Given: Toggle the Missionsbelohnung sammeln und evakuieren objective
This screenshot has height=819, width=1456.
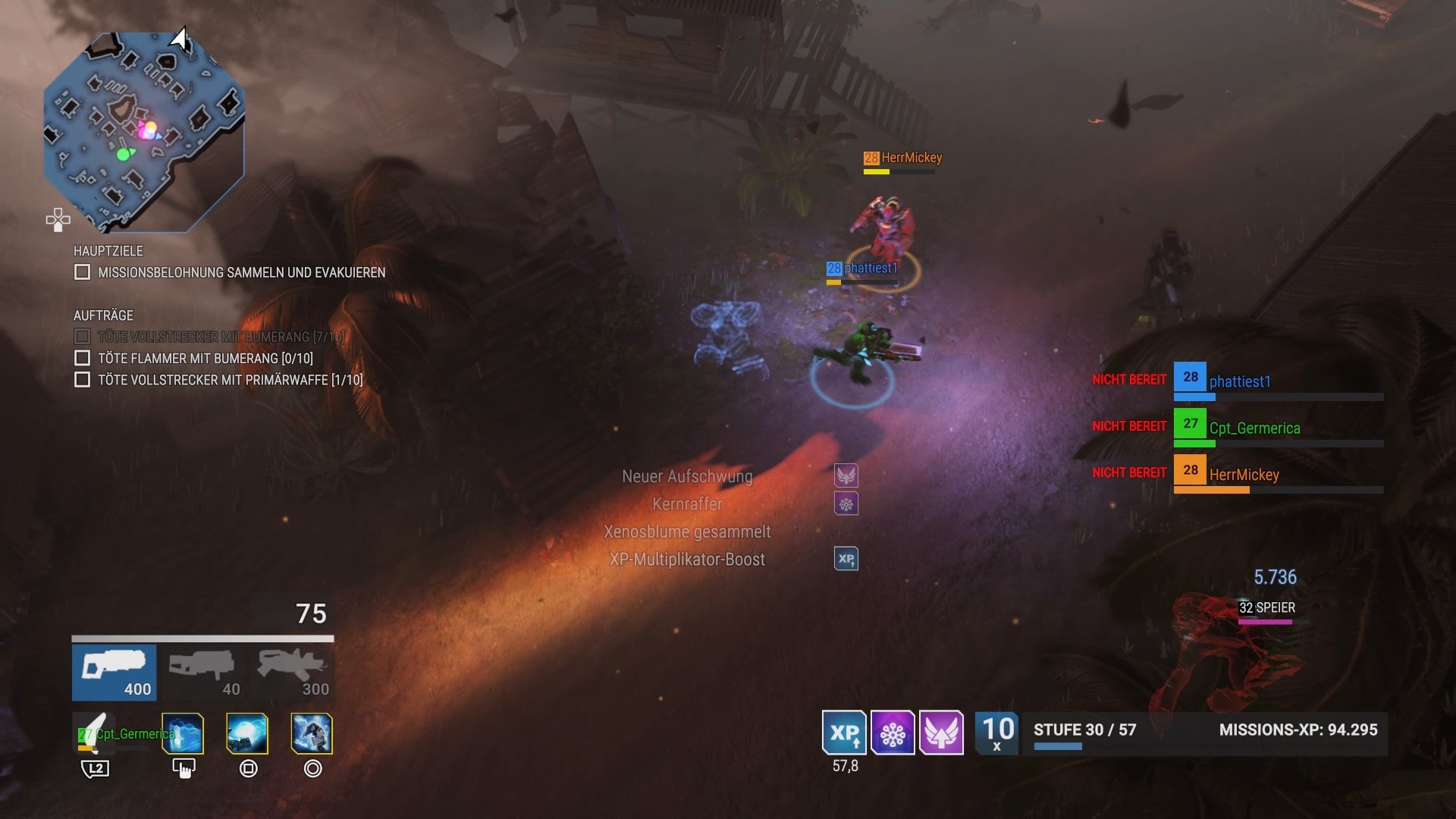Looking at the screenshot, I should (x=83, y=272).
